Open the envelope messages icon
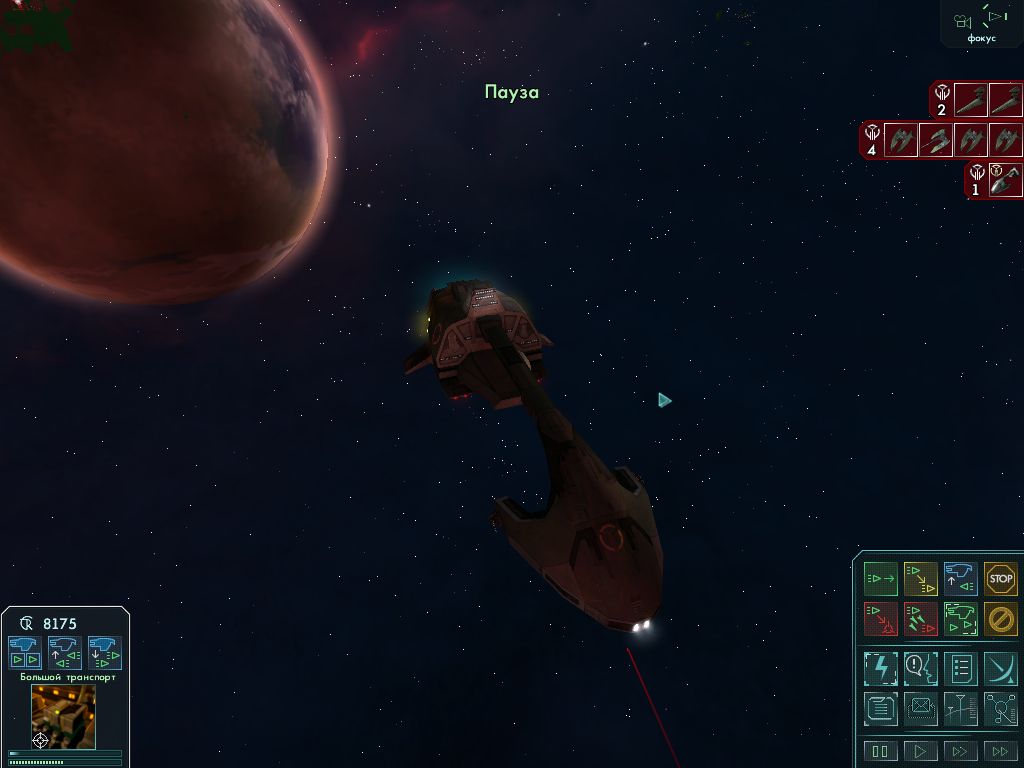The width and height of the screenshot is (1024, 768). coord(920,708)
